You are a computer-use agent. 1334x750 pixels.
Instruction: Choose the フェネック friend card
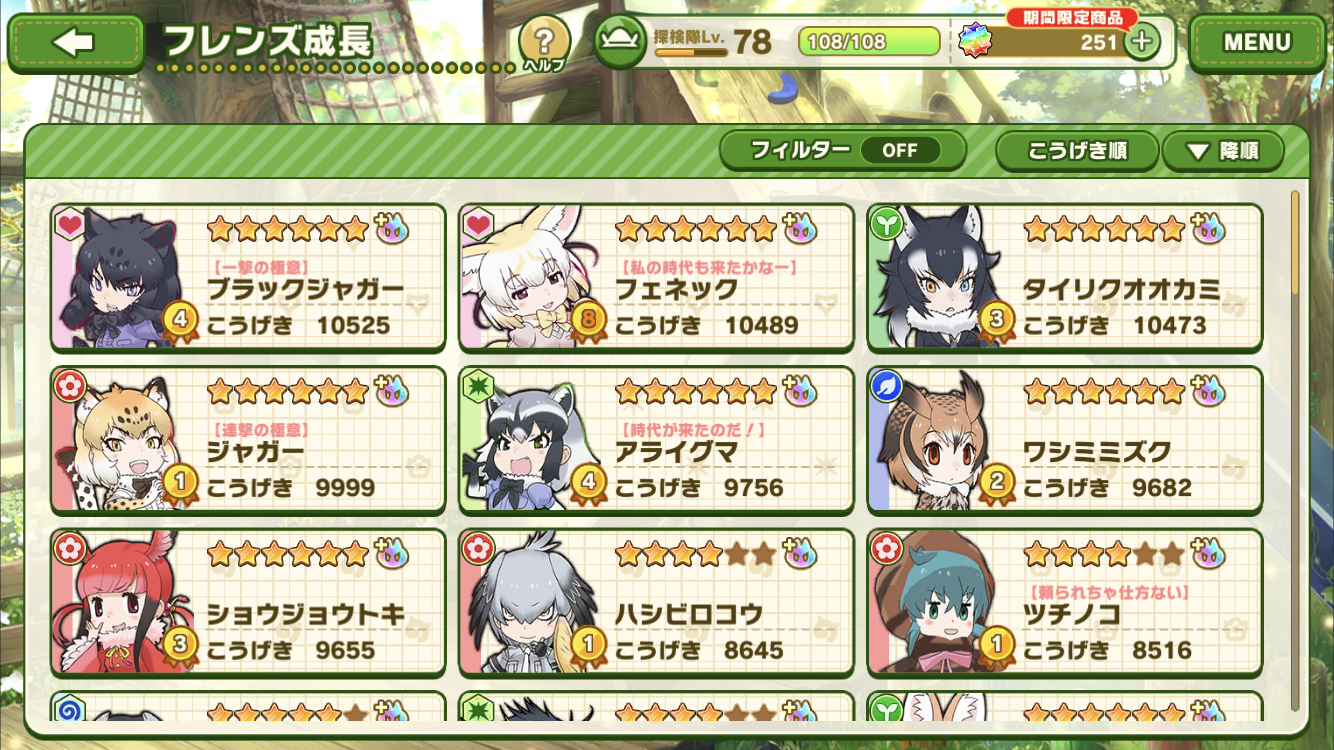(x=656, y=278)
